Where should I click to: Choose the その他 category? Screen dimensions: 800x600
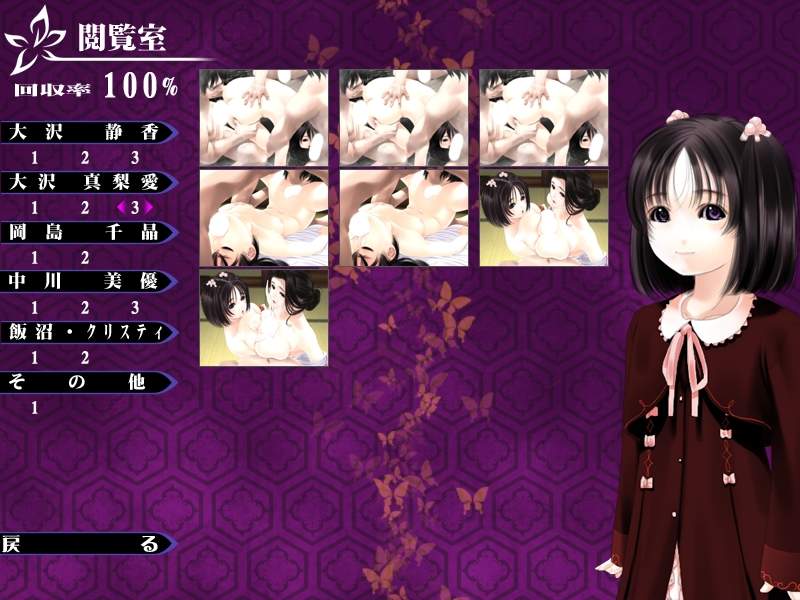(85, 382)
